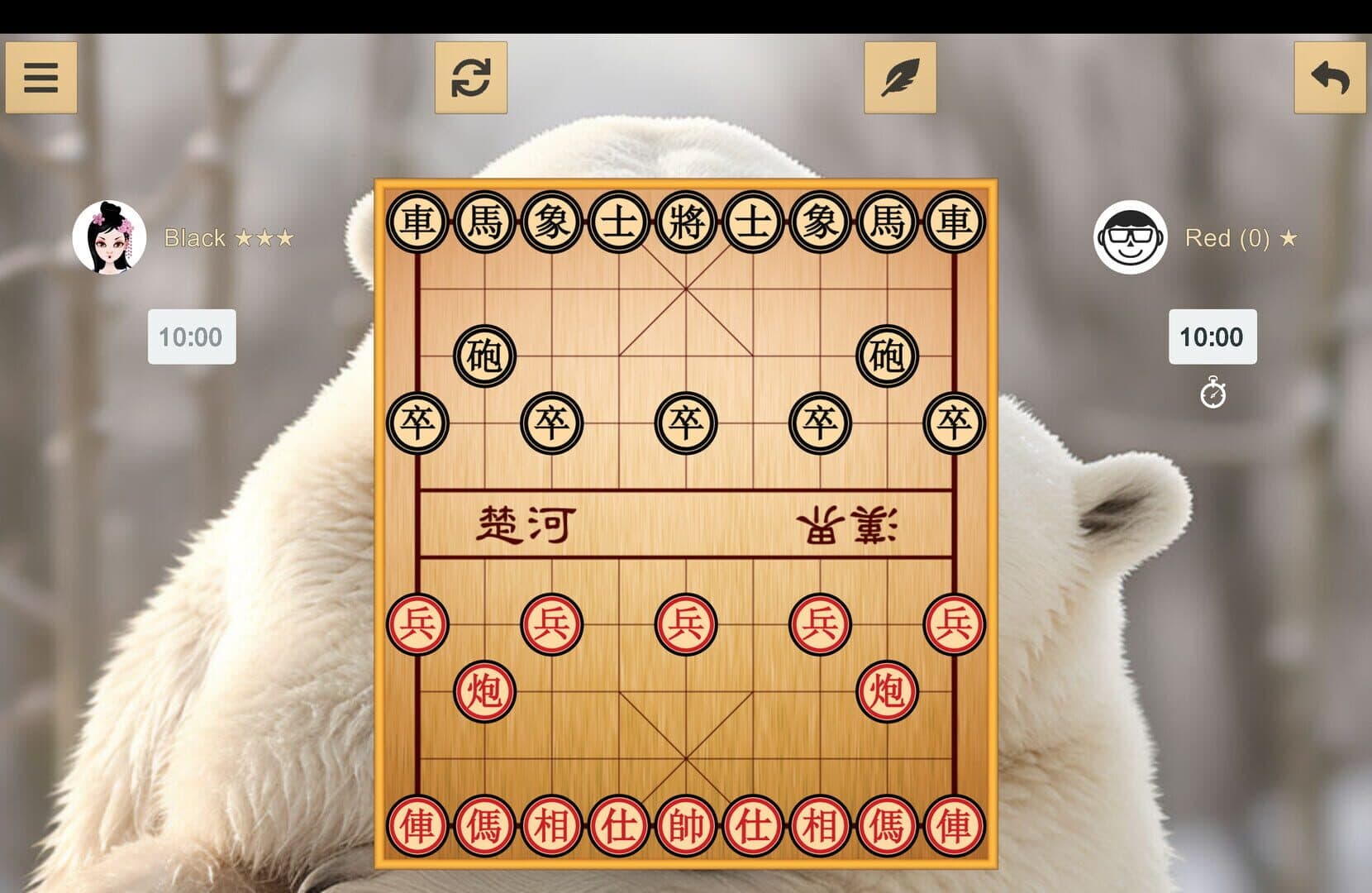Click the Red player's timer showing 10:00
The width and height of the screenshot is (1372, 893).
click(x=1212, y=337)
